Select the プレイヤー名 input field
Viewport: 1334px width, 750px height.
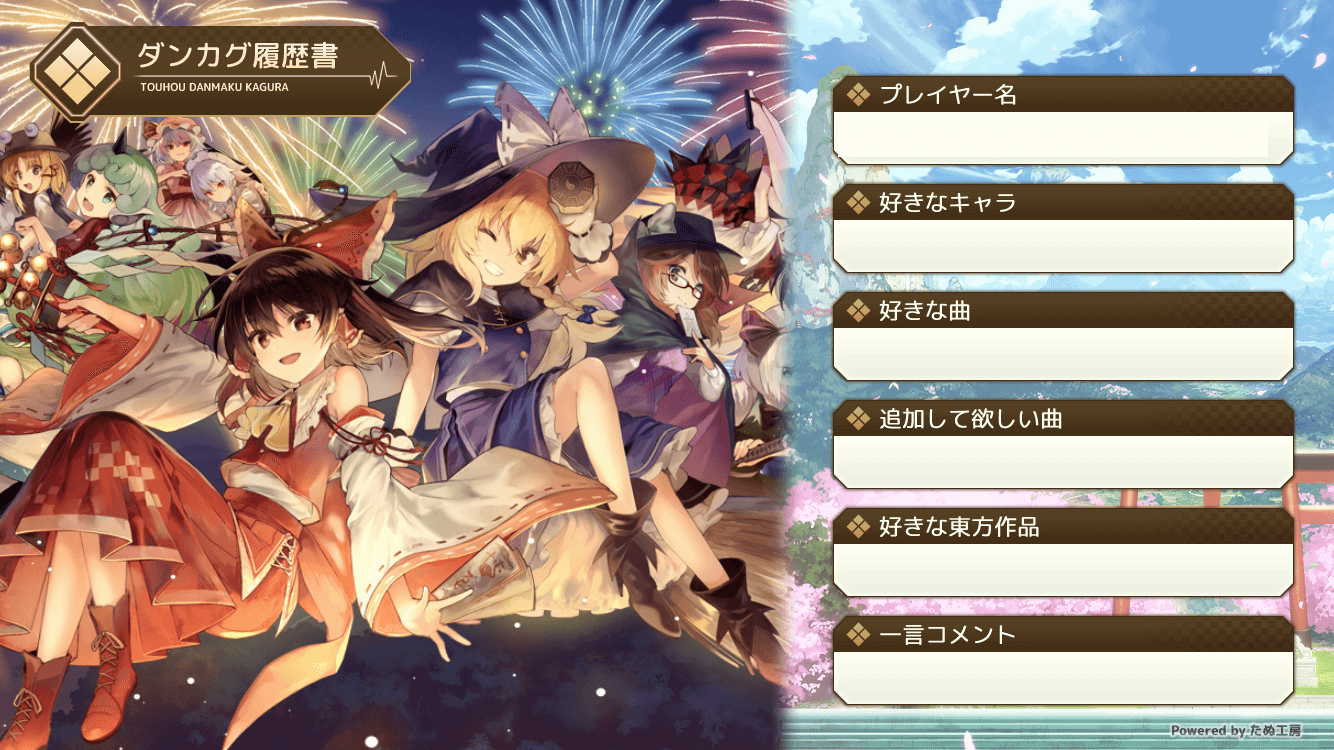(x=1060, y=137)
